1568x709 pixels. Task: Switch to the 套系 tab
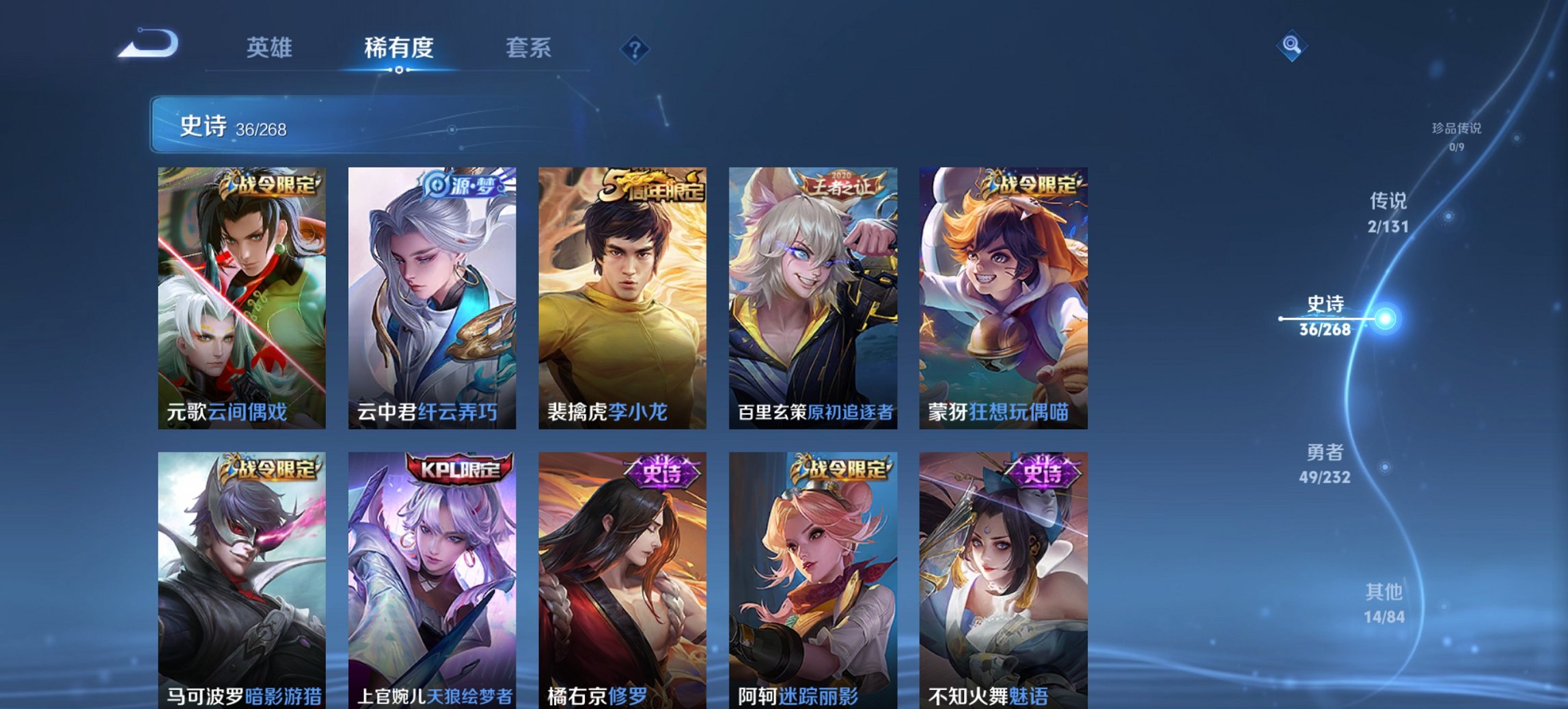coord(529,48)
